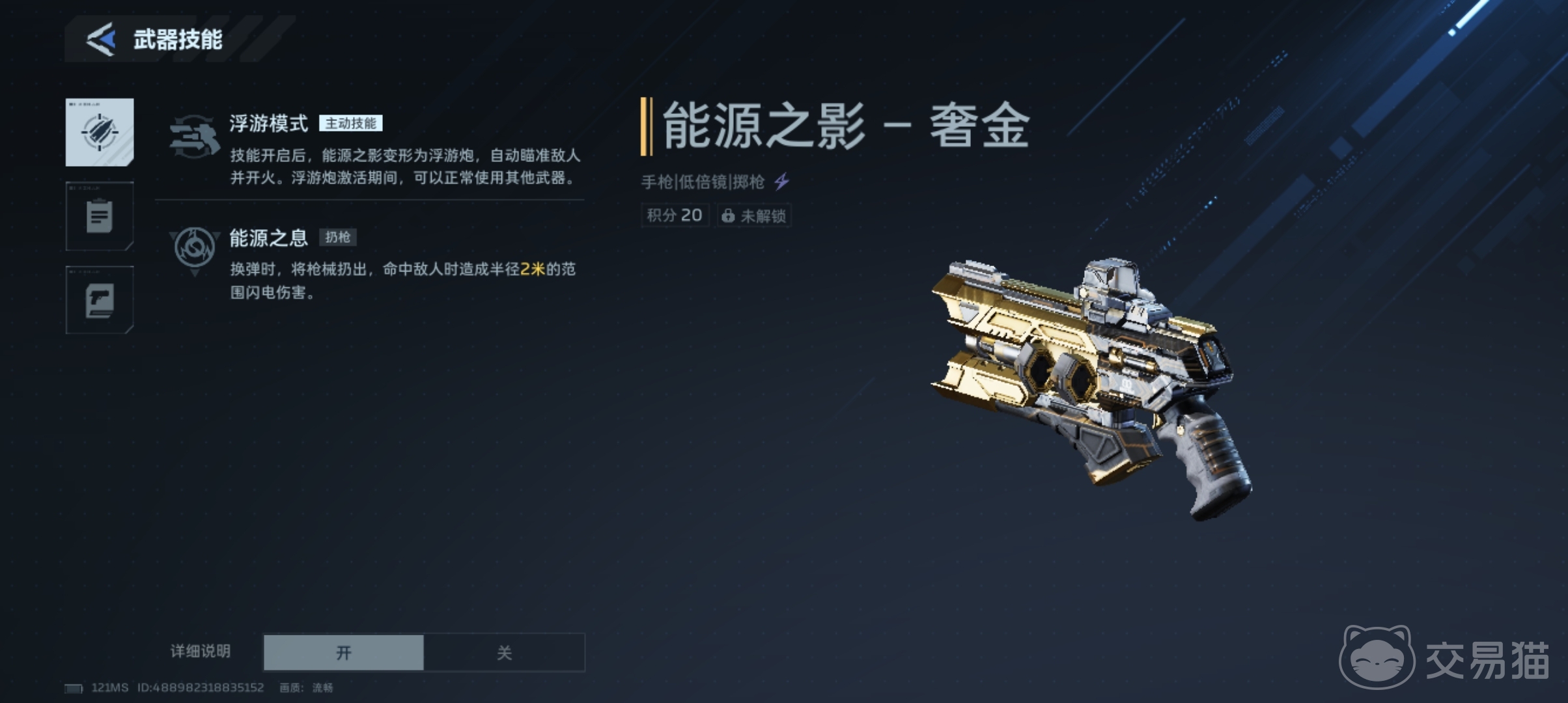Click the 未解锁 locked status badge

coord(754,215)
